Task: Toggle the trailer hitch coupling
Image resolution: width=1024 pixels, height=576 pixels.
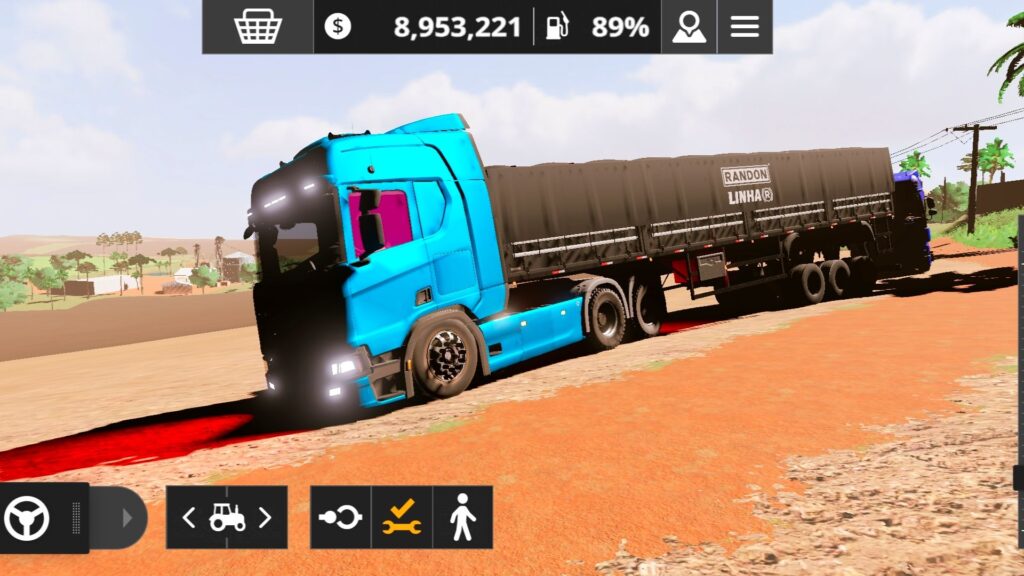Action: point(340,518)
